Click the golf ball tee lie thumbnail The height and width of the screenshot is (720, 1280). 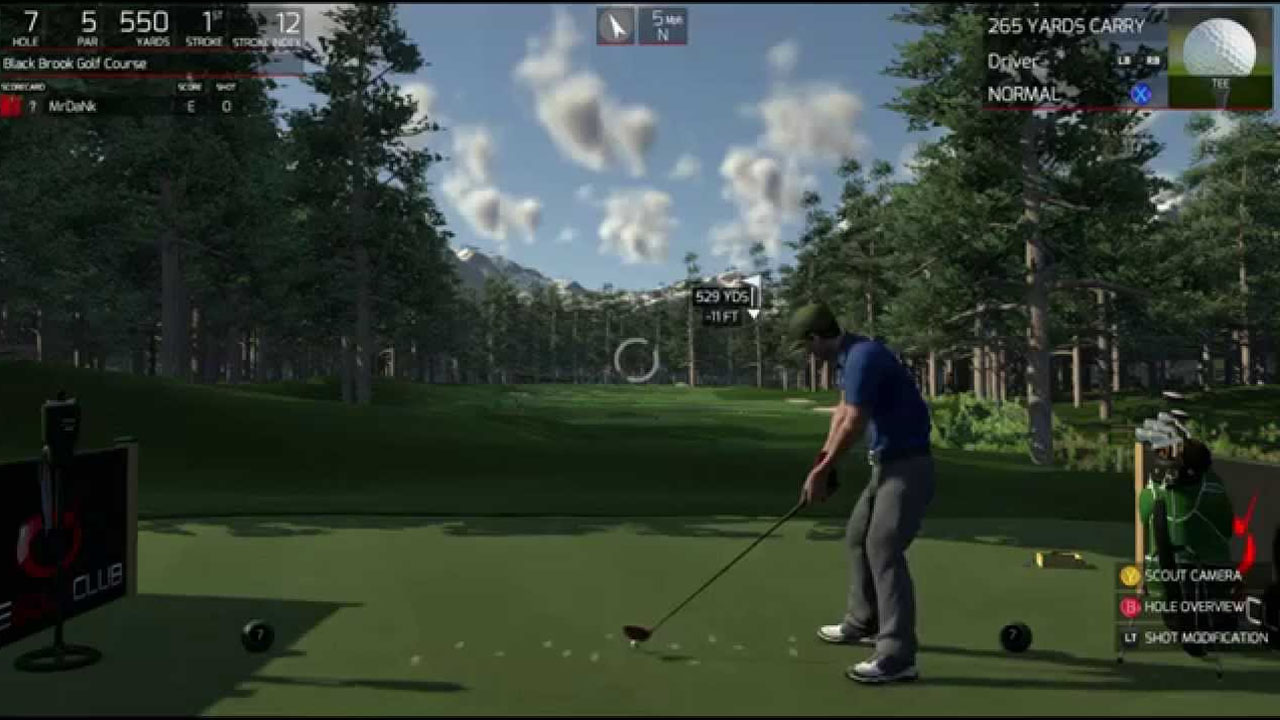coord(1220,57)
